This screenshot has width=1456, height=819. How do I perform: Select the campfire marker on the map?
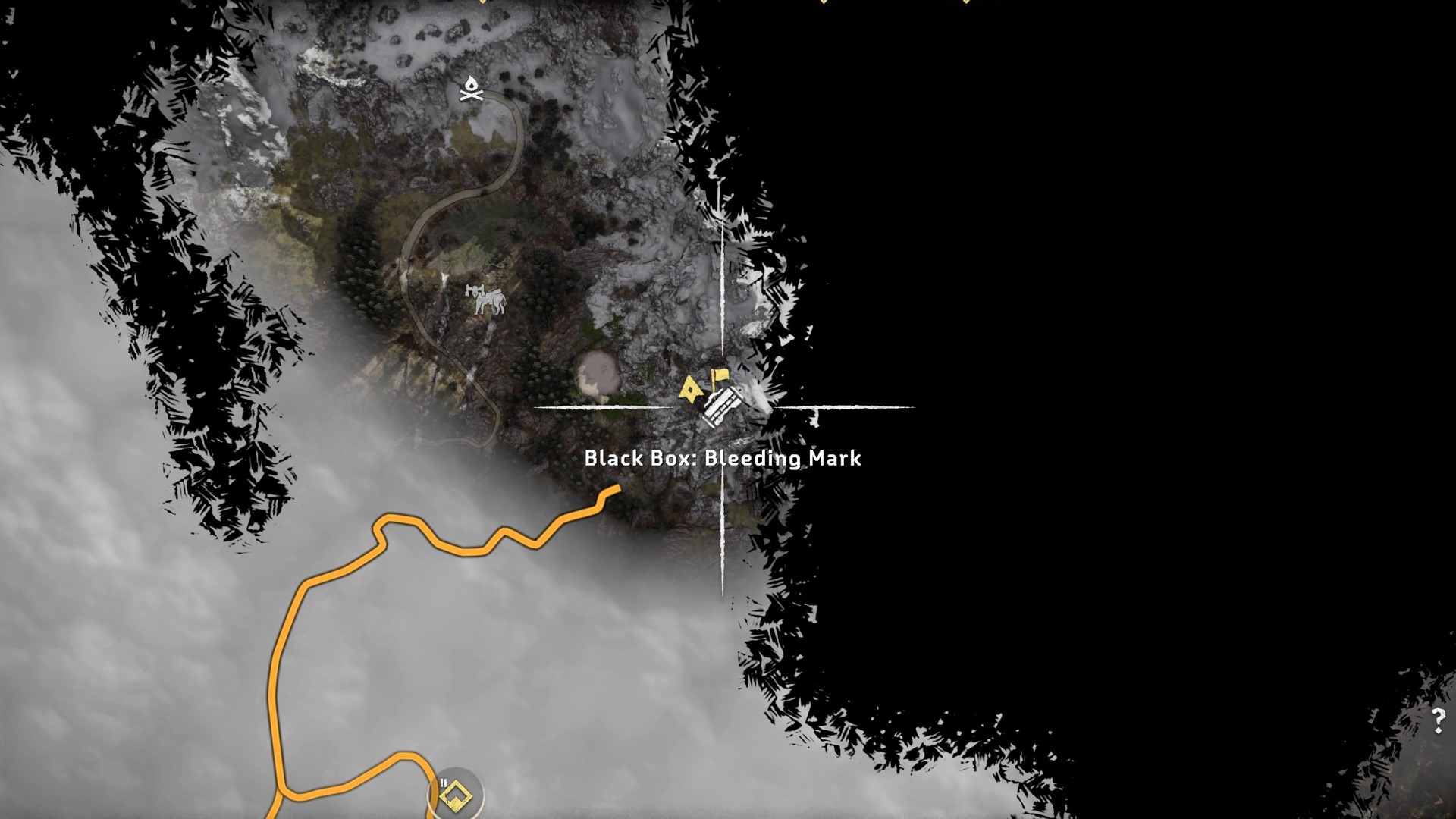tap(471, 89)
